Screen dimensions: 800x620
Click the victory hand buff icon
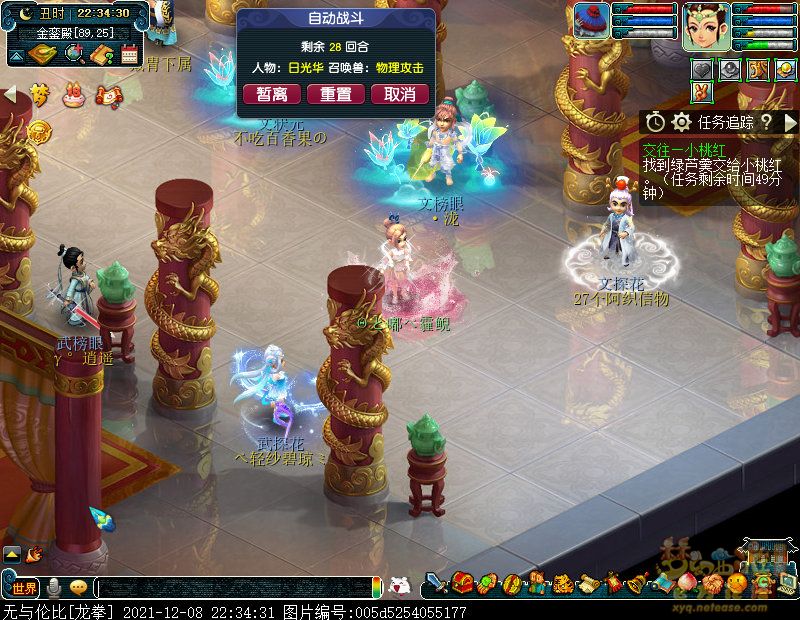(x=703, y=93)
